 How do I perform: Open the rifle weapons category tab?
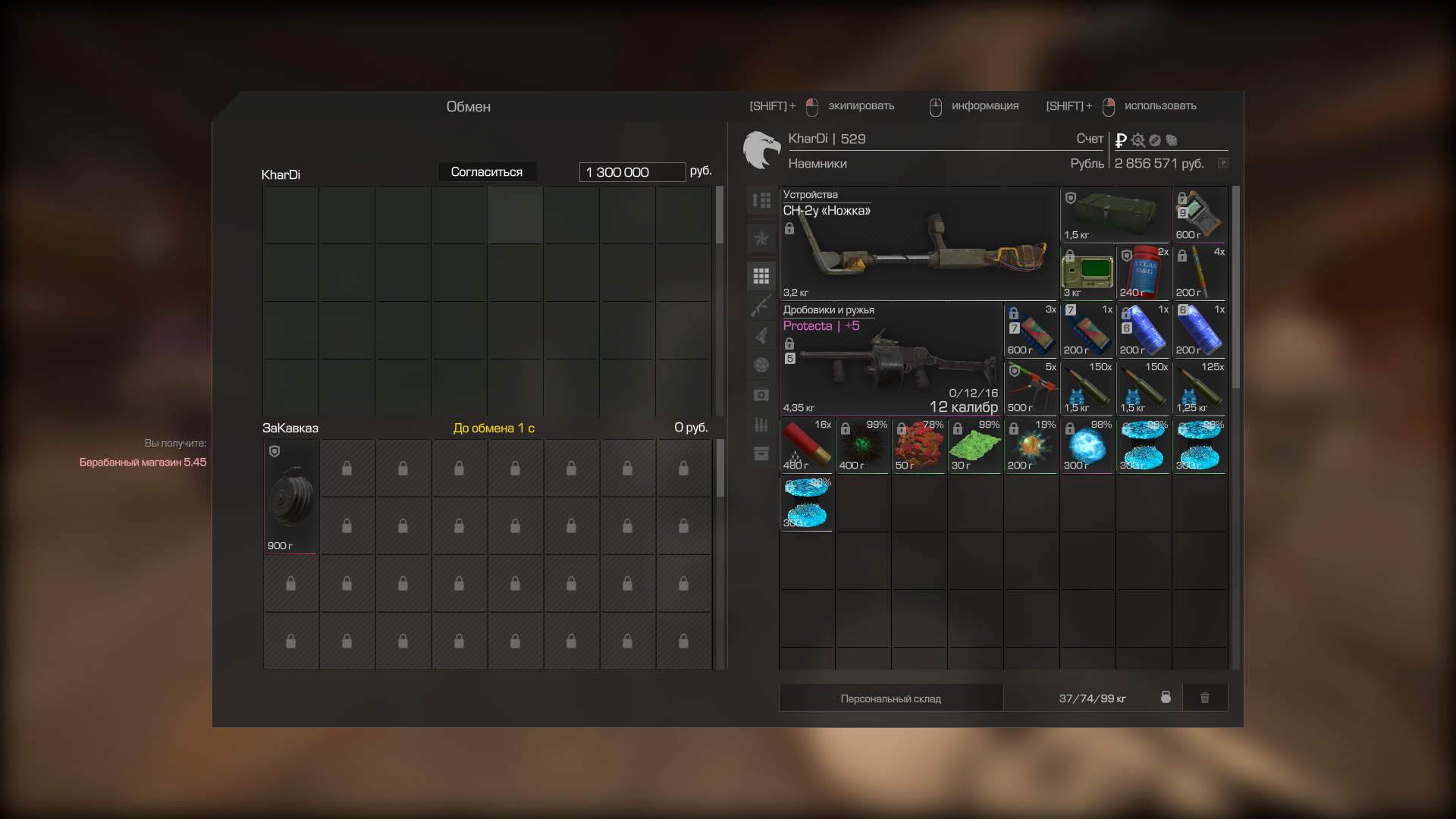[761, 306]
